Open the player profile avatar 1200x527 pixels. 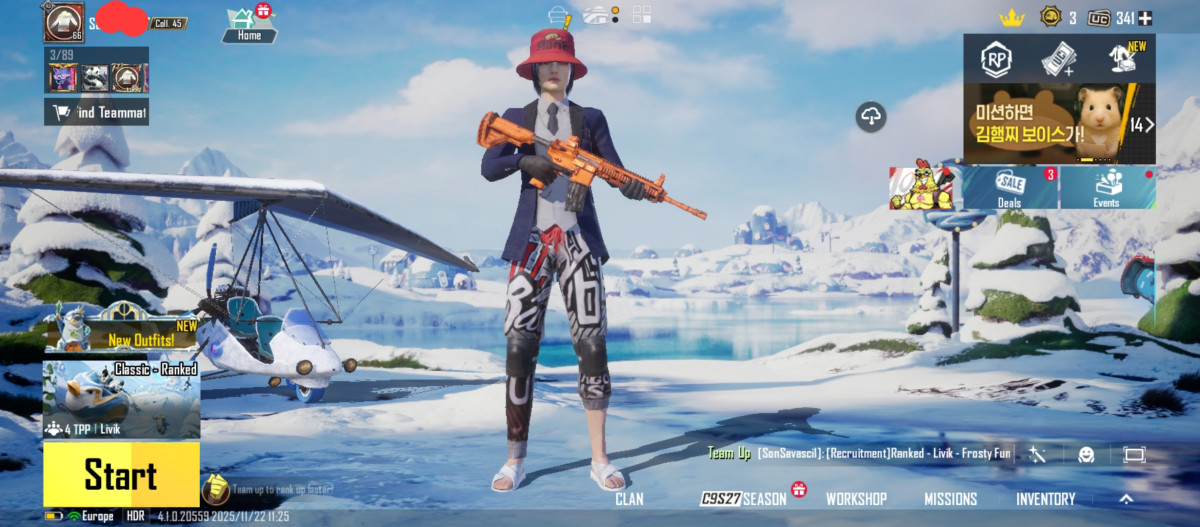coord(64,20)
